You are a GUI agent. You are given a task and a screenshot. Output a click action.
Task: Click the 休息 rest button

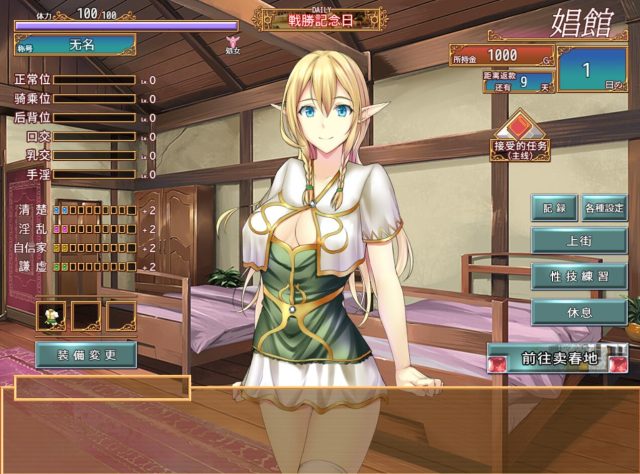[579, 311]
